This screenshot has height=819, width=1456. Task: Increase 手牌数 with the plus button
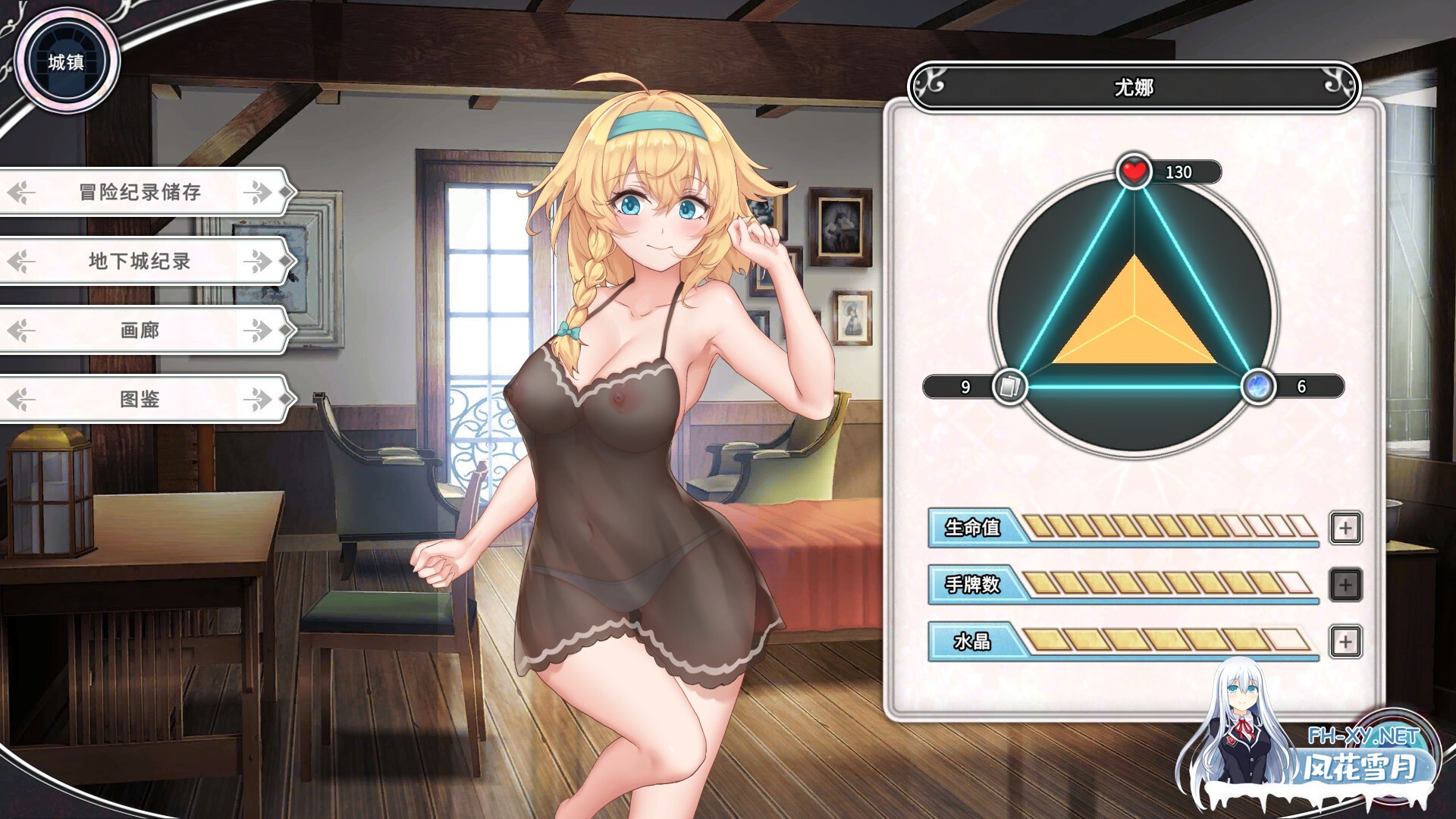coord(1345,585)
